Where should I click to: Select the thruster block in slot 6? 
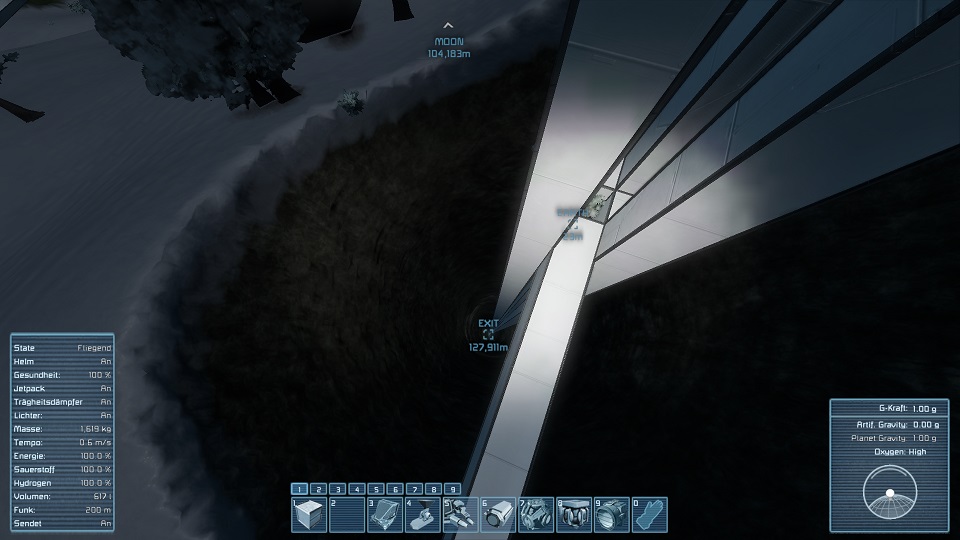point(498,515)
